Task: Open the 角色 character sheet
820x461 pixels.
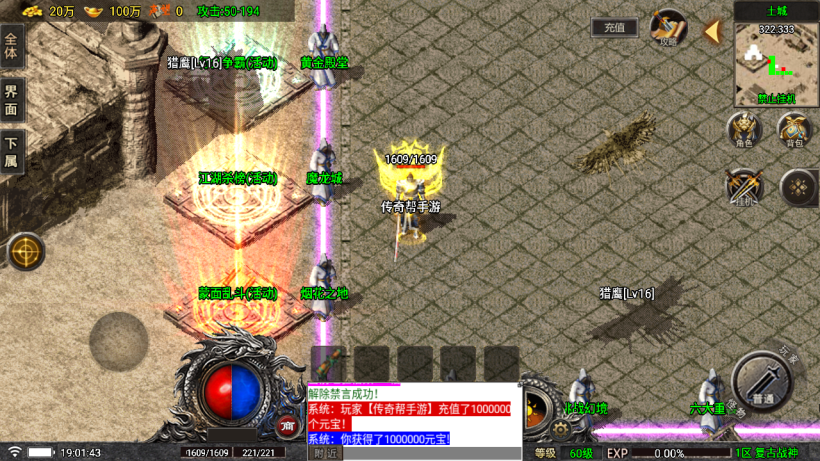Action: click(743, 130)
